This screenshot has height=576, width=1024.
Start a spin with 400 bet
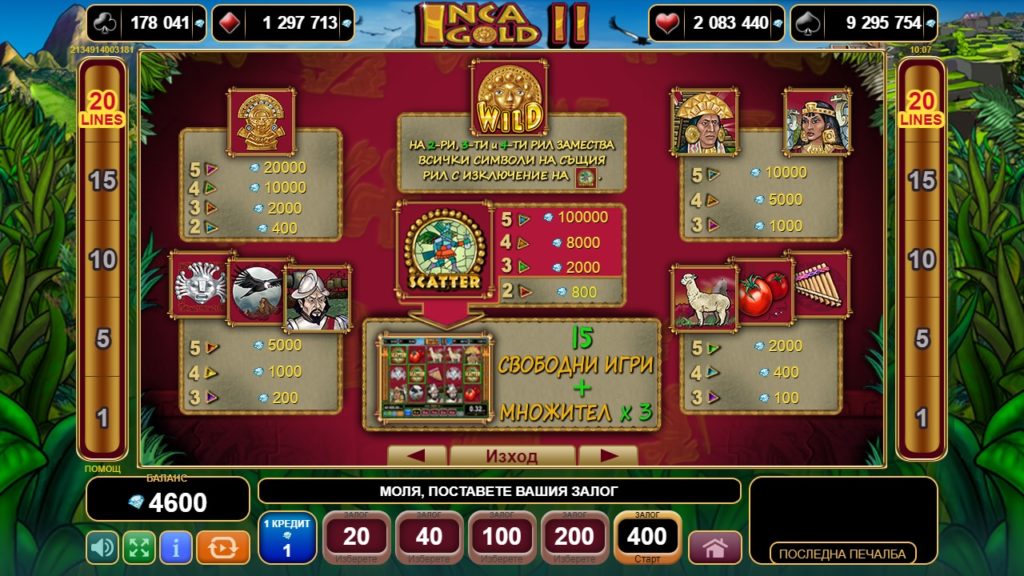click(x=647, y=537)
